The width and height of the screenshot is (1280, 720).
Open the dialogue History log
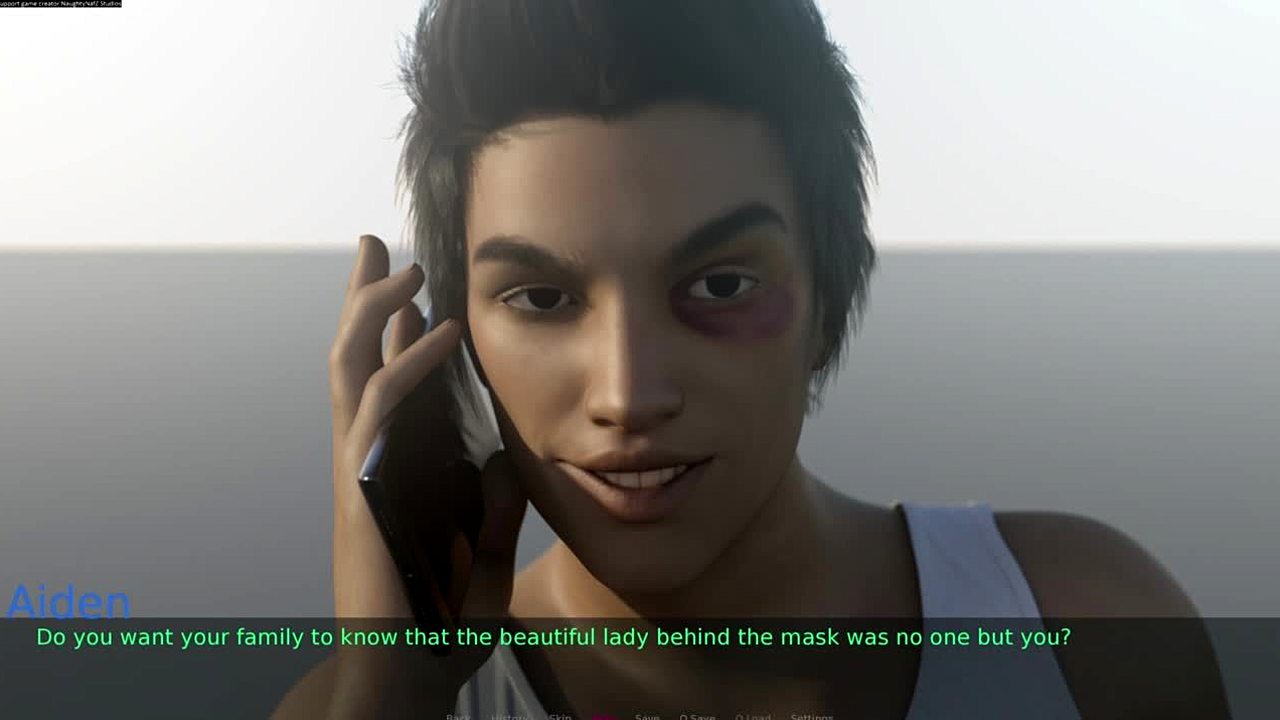(x=510, y=716)
